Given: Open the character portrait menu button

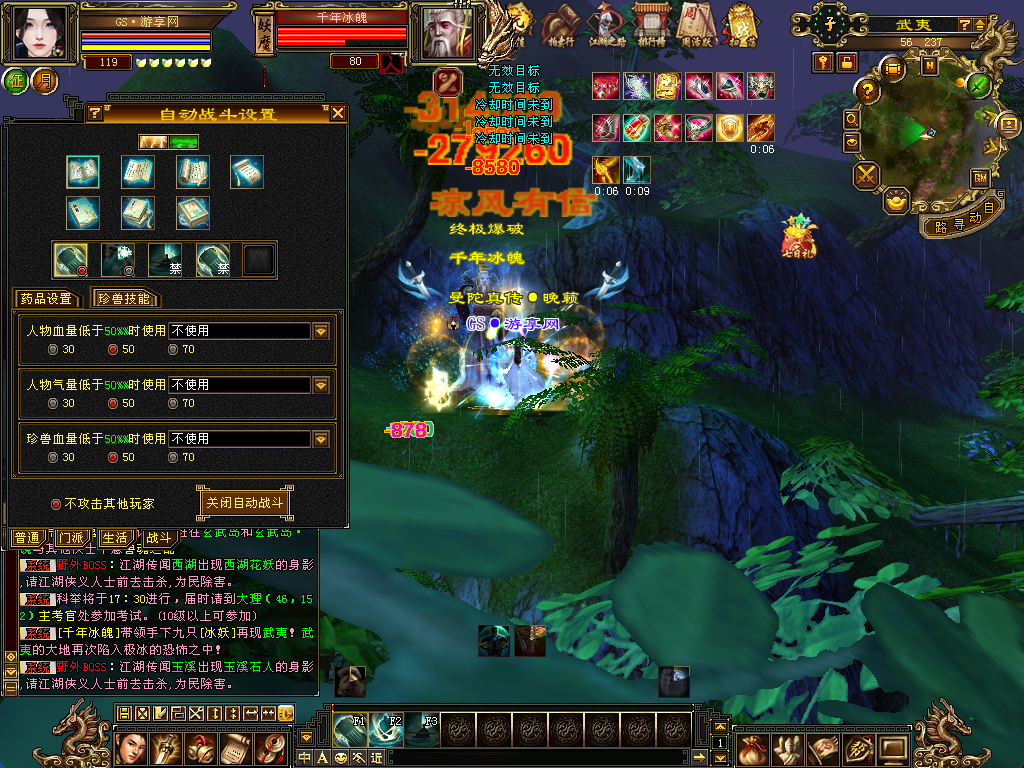Looking at the screenshot, I should [x=40, y=33].
